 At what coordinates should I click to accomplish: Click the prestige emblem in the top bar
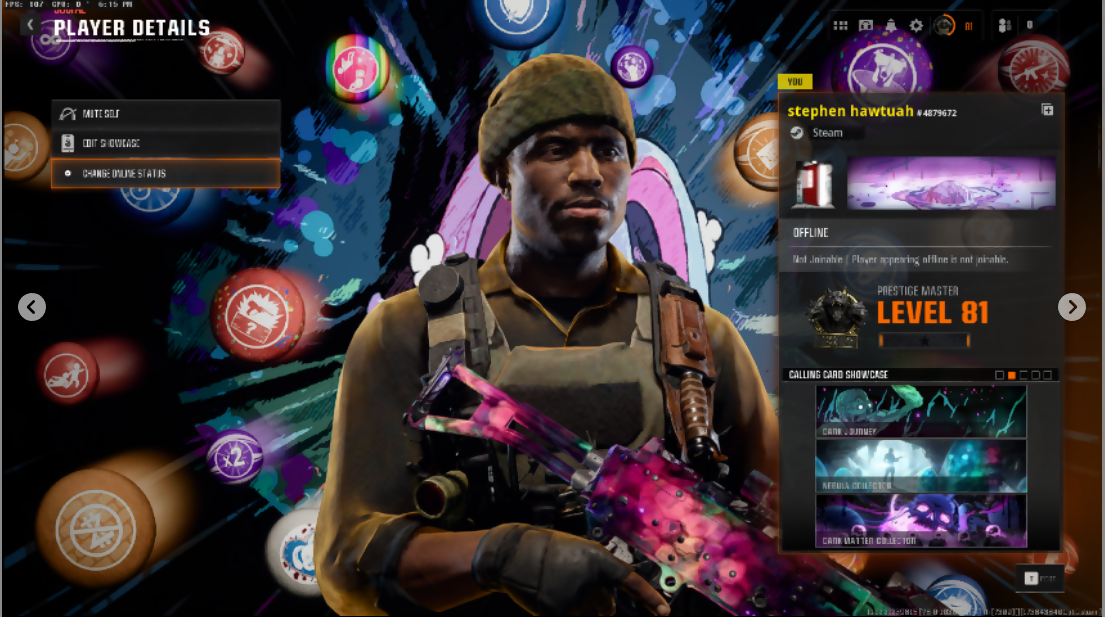tap(945, 26)
